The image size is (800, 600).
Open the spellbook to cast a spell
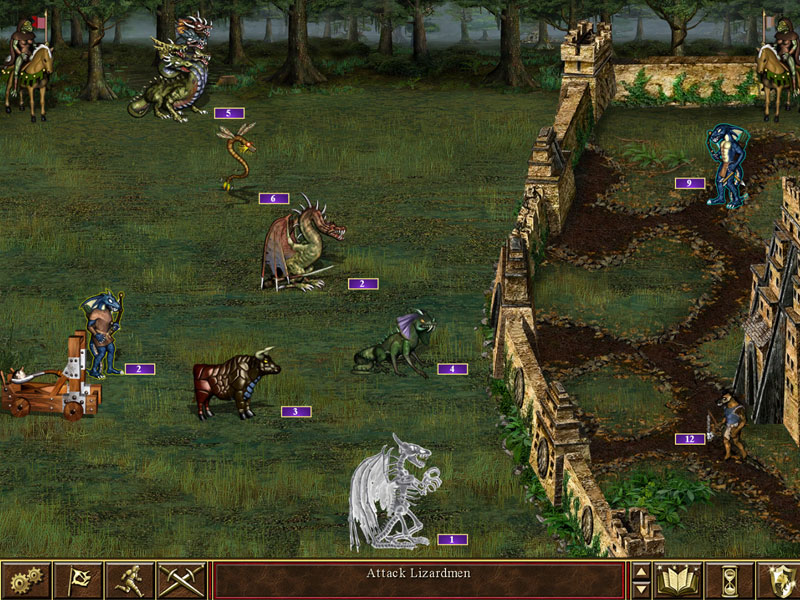[677, 580]
